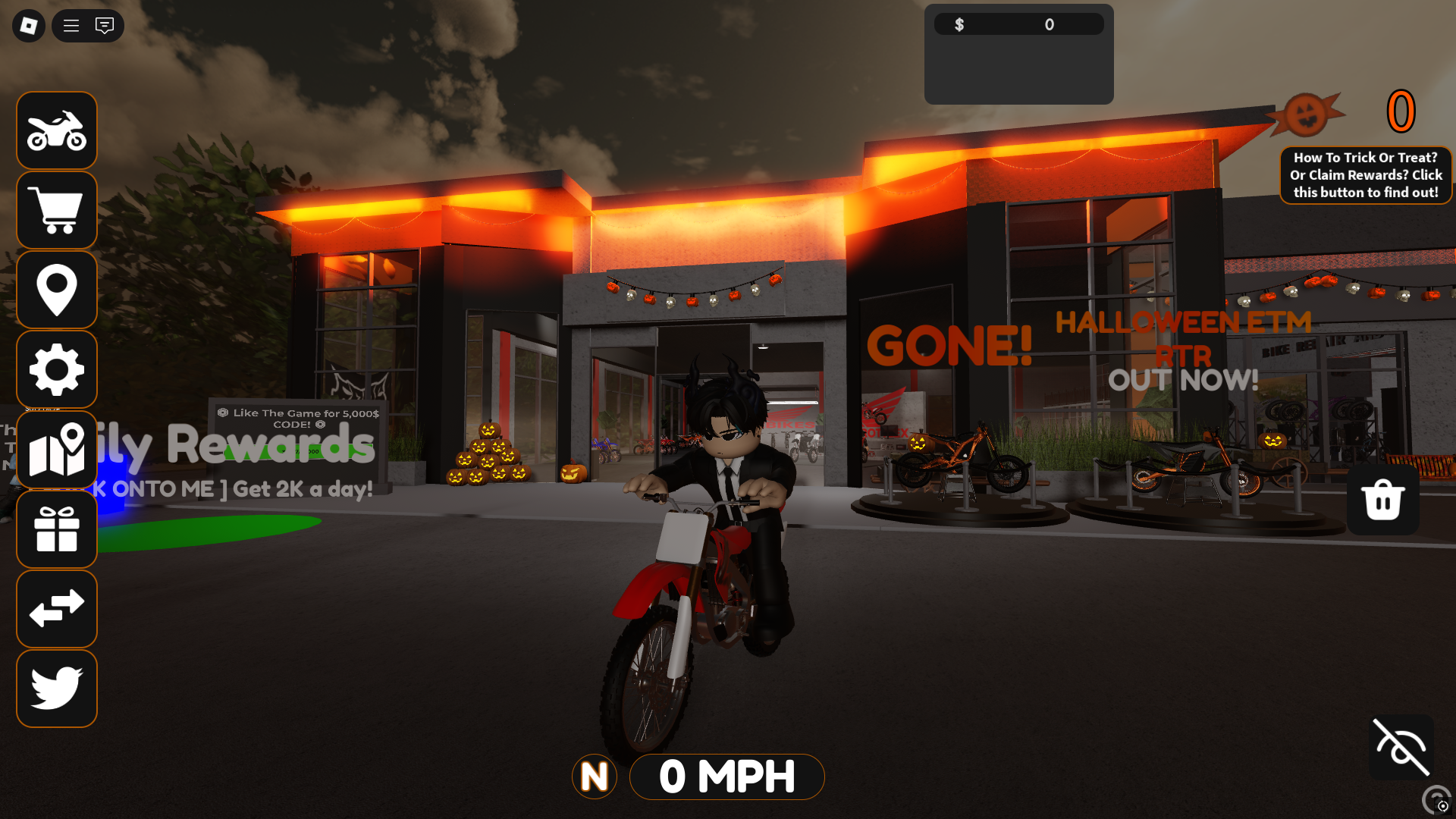Delete your bike with the trash icon

(1382, 499)
